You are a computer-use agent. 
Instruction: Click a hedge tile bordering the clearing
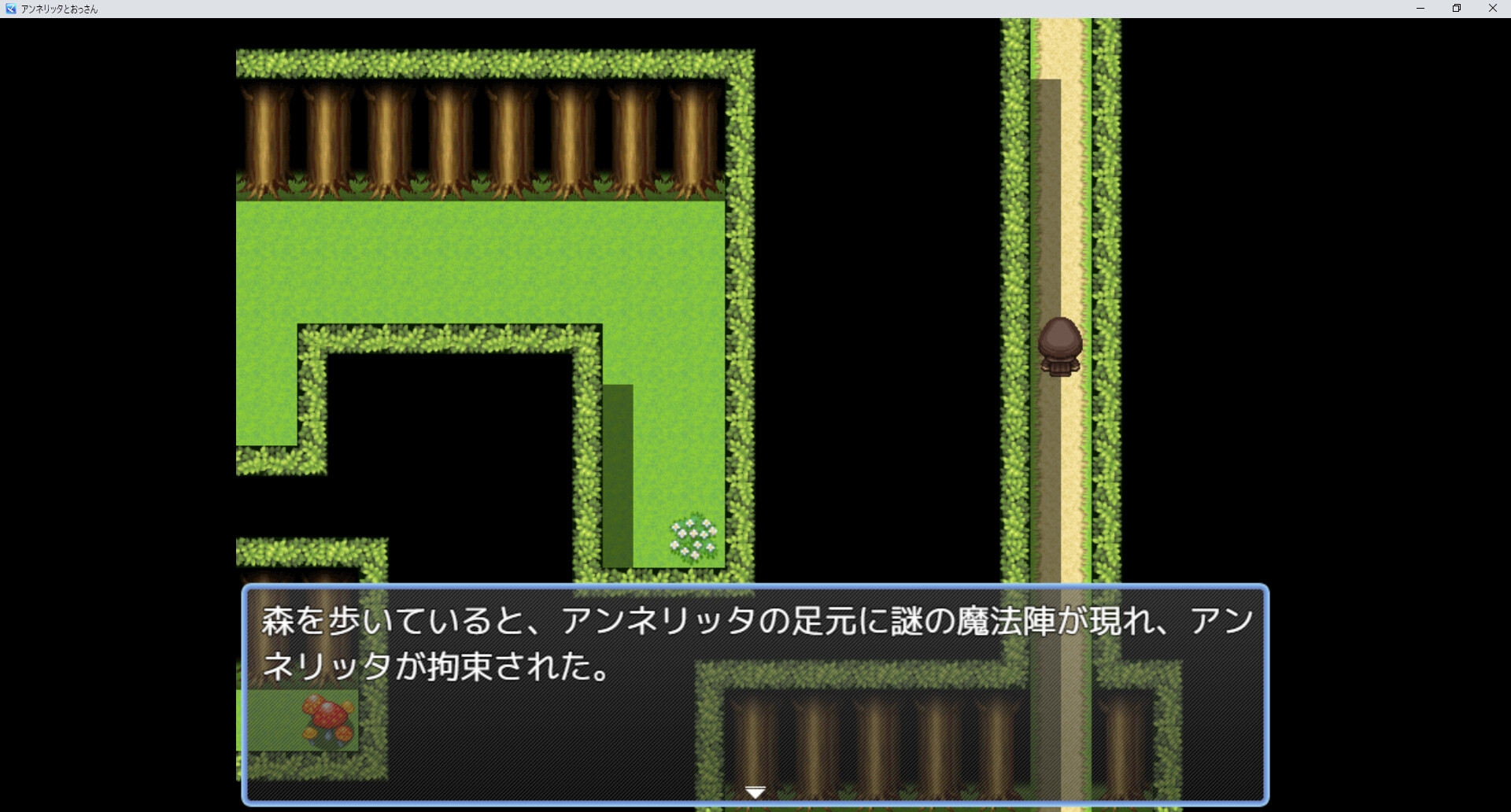740,315
